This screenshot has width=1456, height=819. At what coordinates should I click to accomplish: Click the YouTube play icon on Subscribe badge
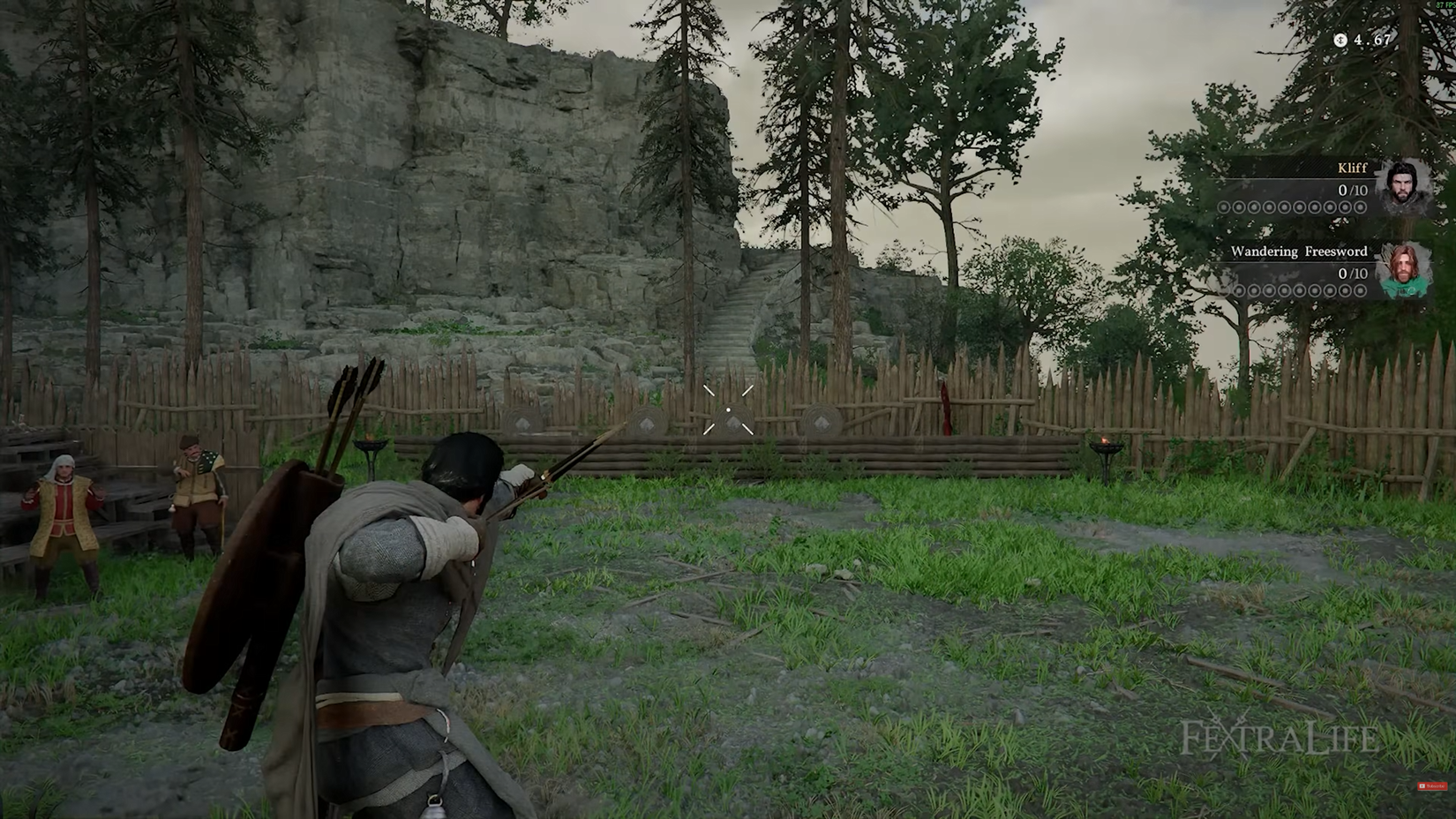(x=1422, y=785)
